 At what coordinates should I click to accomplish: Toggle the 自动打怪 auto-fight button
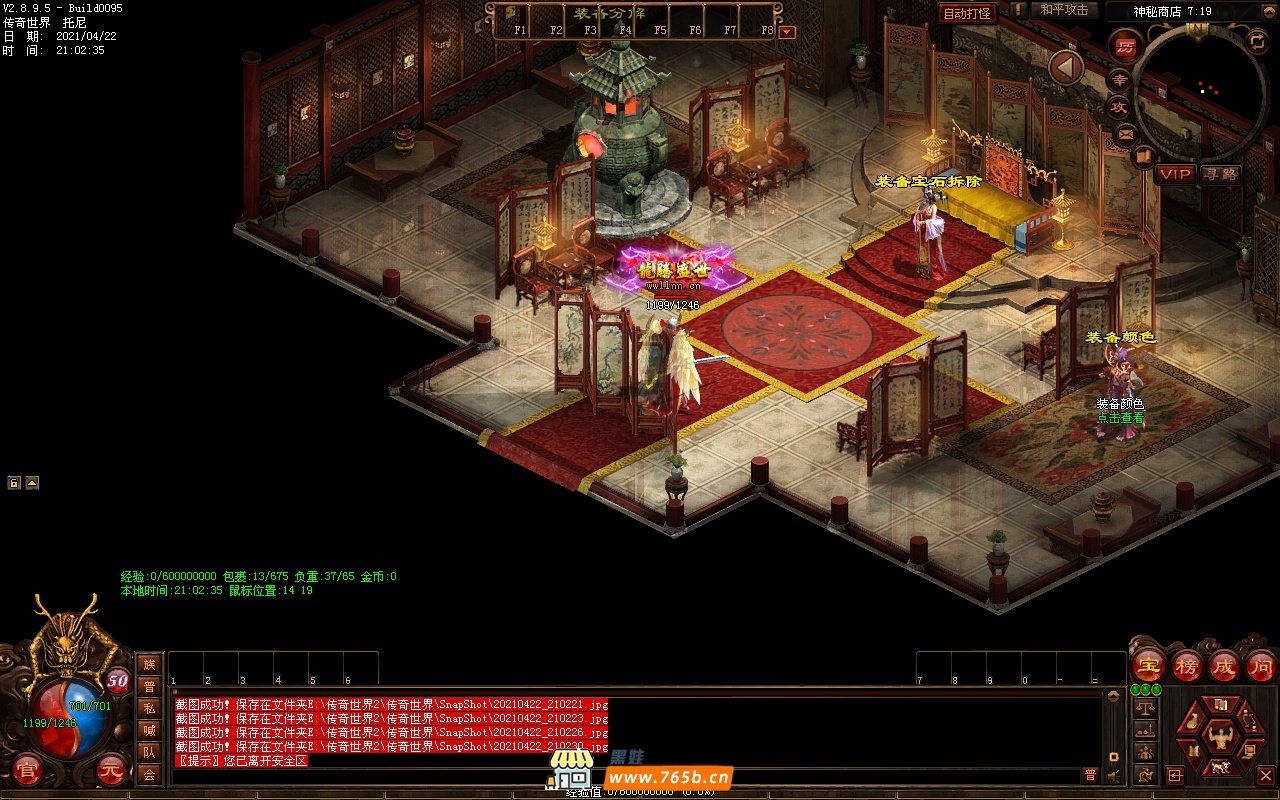point(967,13)
